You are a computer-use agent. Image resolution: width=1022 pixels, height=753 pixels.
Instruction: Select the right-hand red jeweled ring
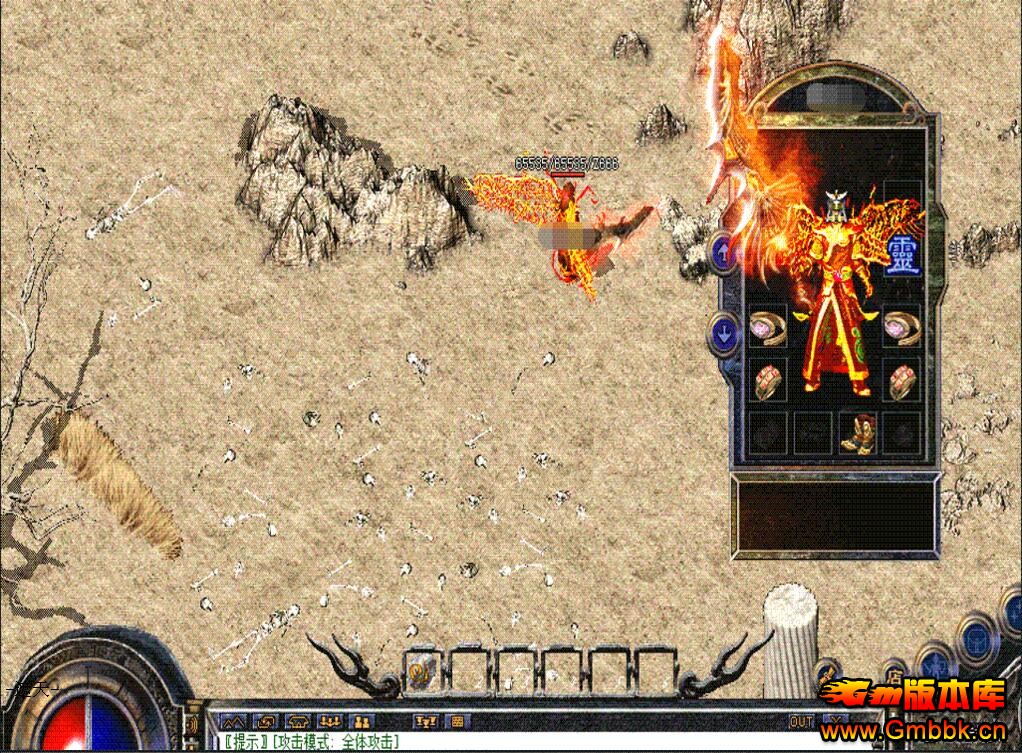click(x=901, y=381)
